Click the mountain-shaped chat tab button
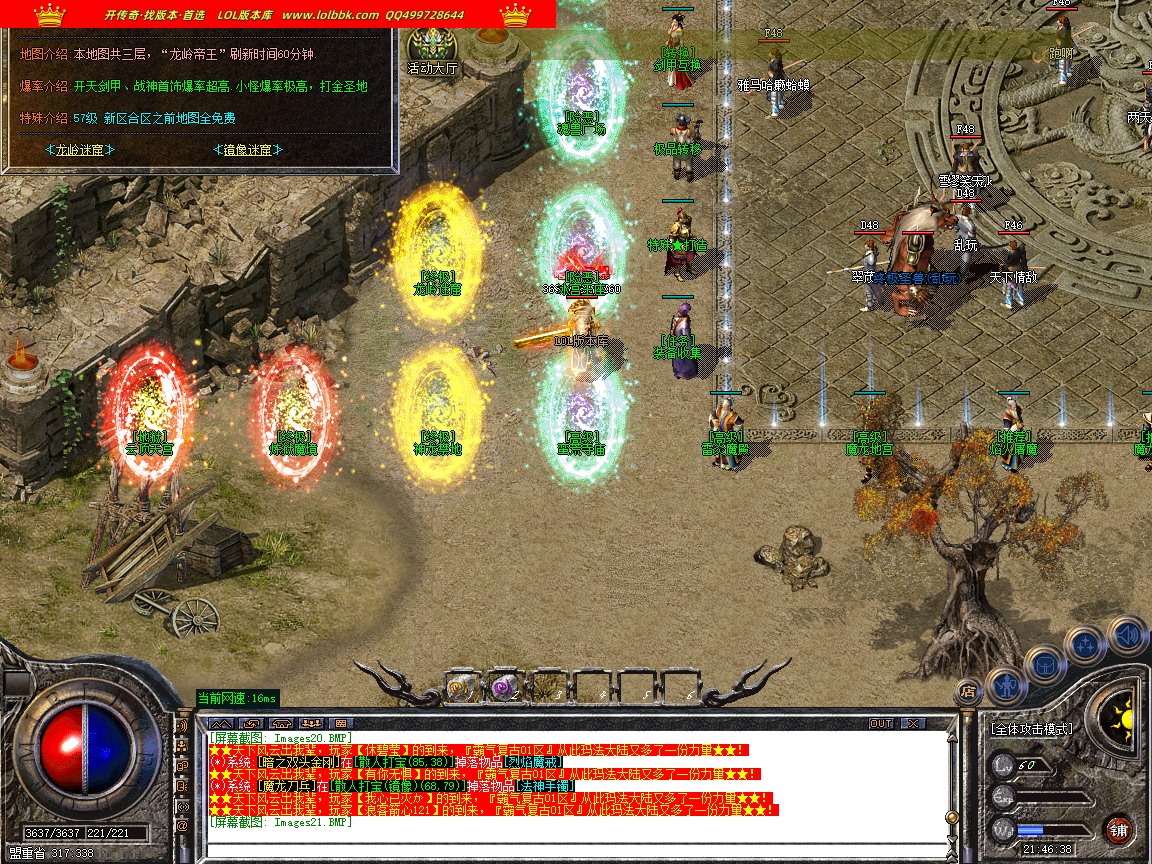 (x=222, y=723)
